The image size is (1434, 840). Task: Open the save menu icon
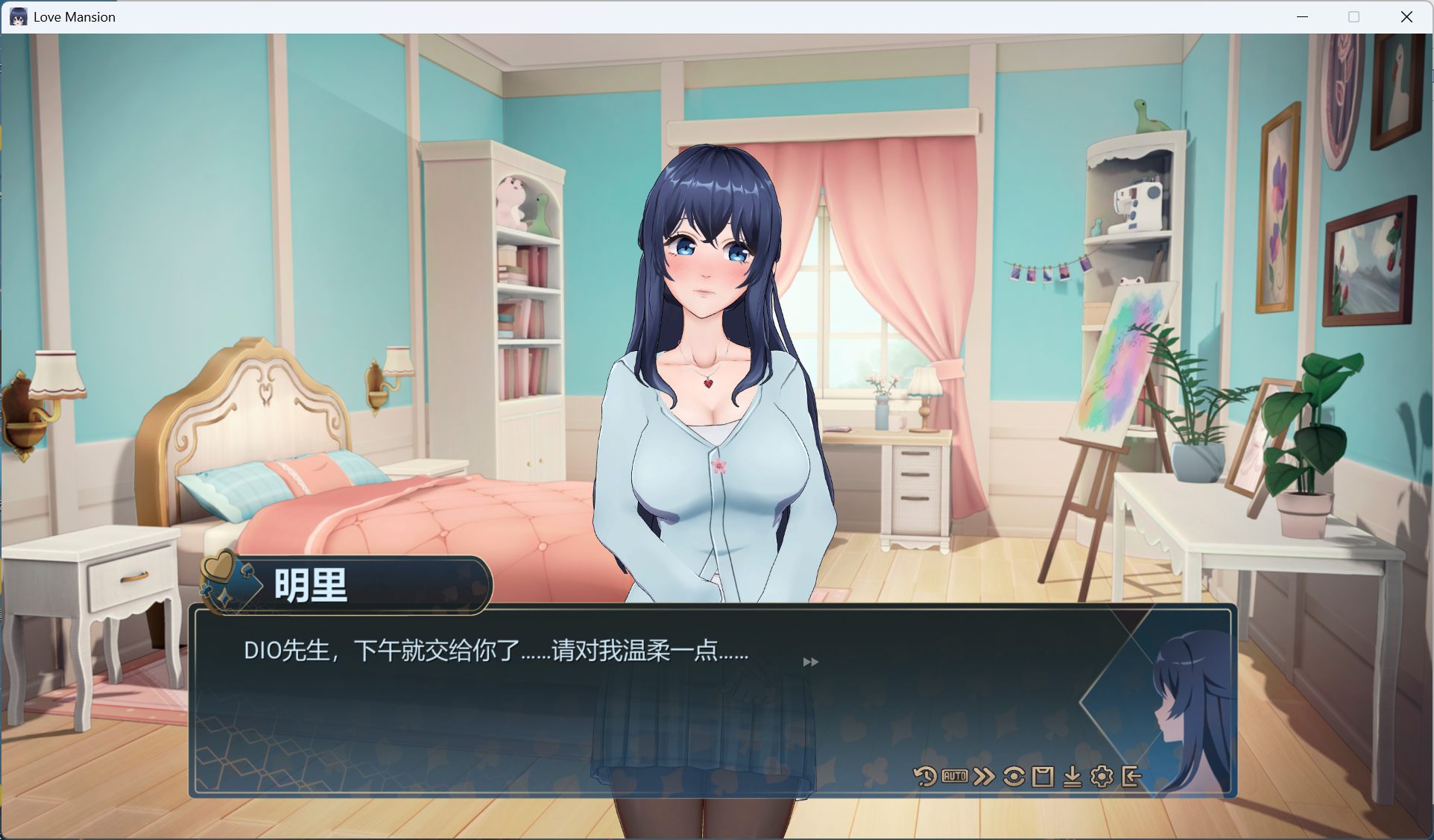click(1042, 775)
